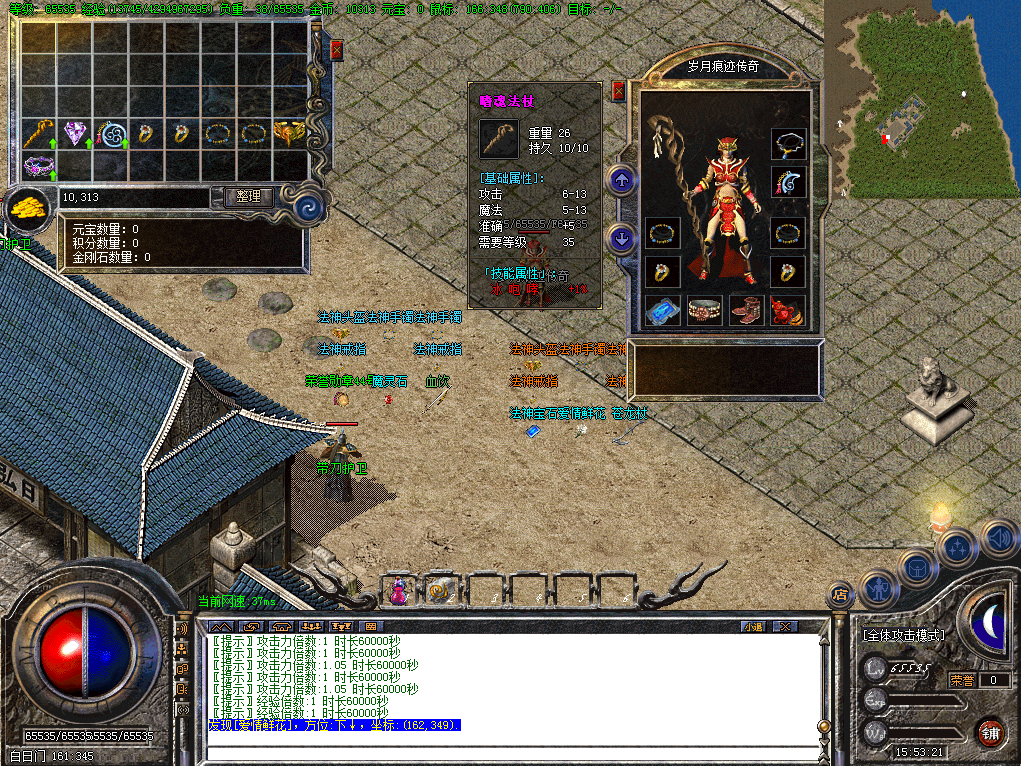The width and height of the screenshot is (1021, 766).
Task: Open the minimap
Action: 920,98
